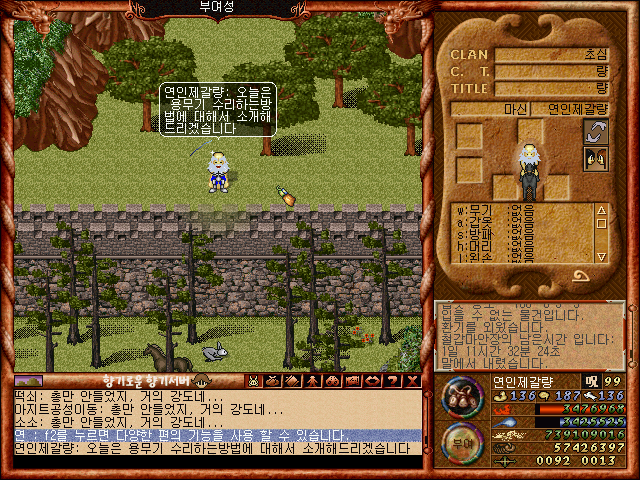Click the landscape thumbnail left of chat toolbar

[x=28, y=381]
